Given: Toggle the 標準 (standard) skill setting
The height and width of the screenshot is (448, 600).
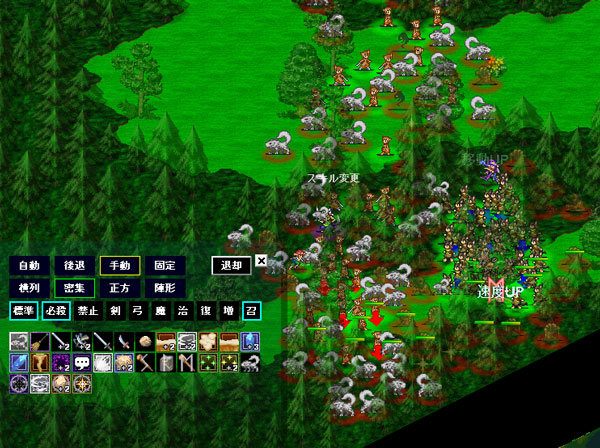Looking at the screenshot, I should (22, 311).
